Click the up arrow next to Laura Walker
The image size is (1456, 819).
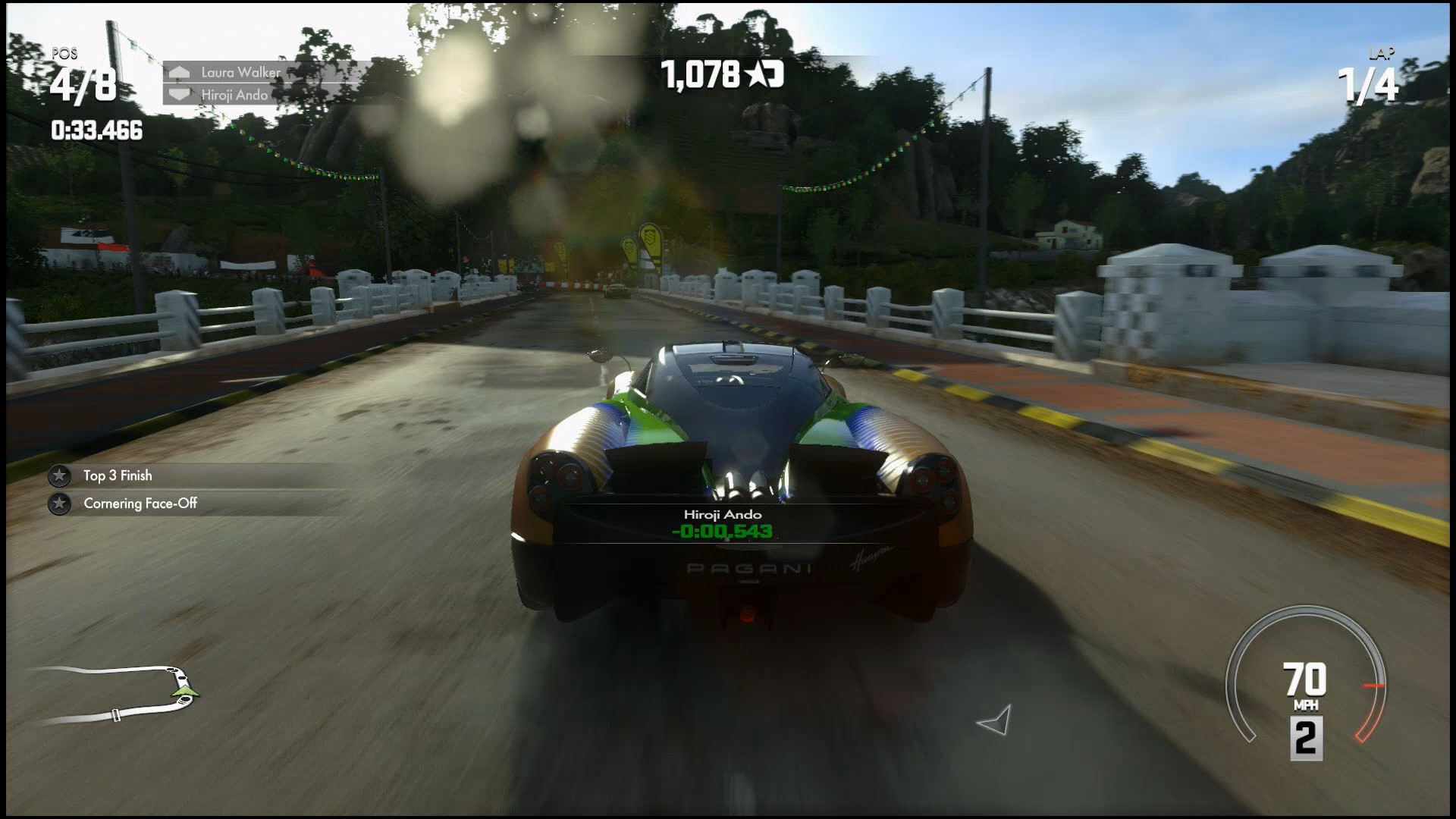pos(180,73)
